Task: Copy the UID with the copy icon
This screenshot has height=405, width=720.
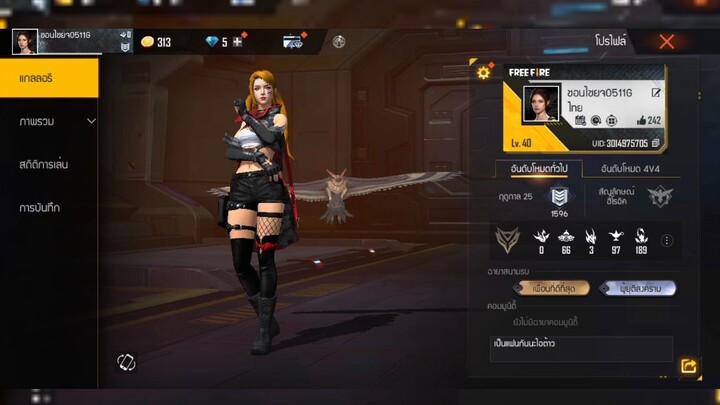Action: point(657,143)
